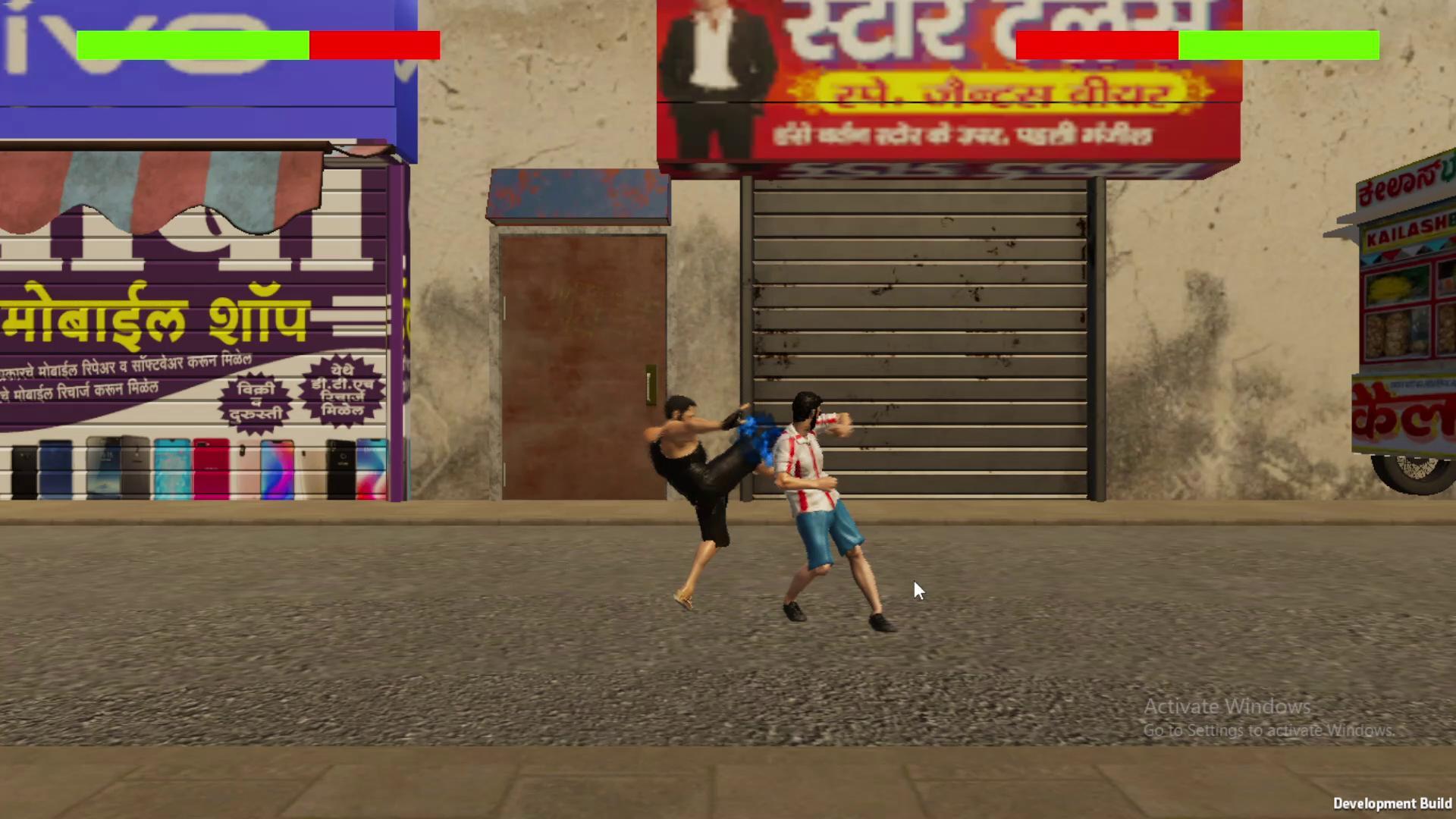The height and width of the screenshot is (819, 1456).
Task: Click the KAILASH logo on the snack cart
Action: 1407,235
